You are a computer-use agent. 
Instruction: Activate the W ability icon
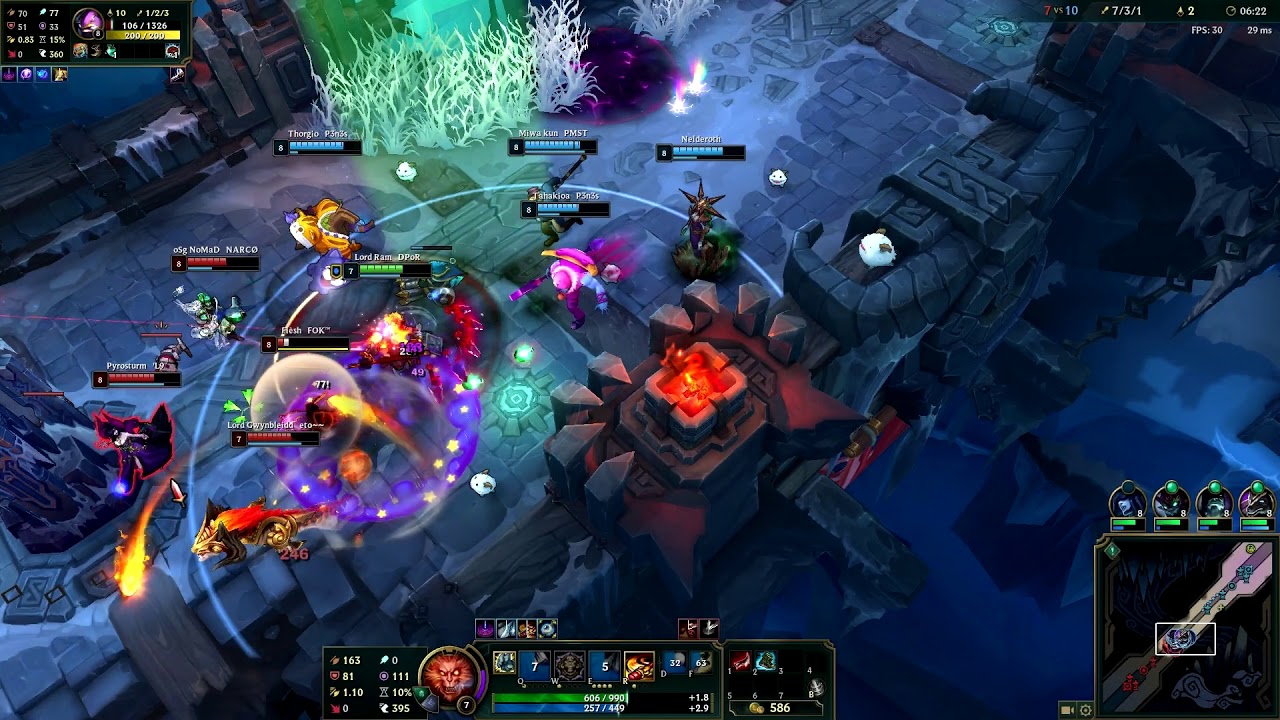coord(569,665)
